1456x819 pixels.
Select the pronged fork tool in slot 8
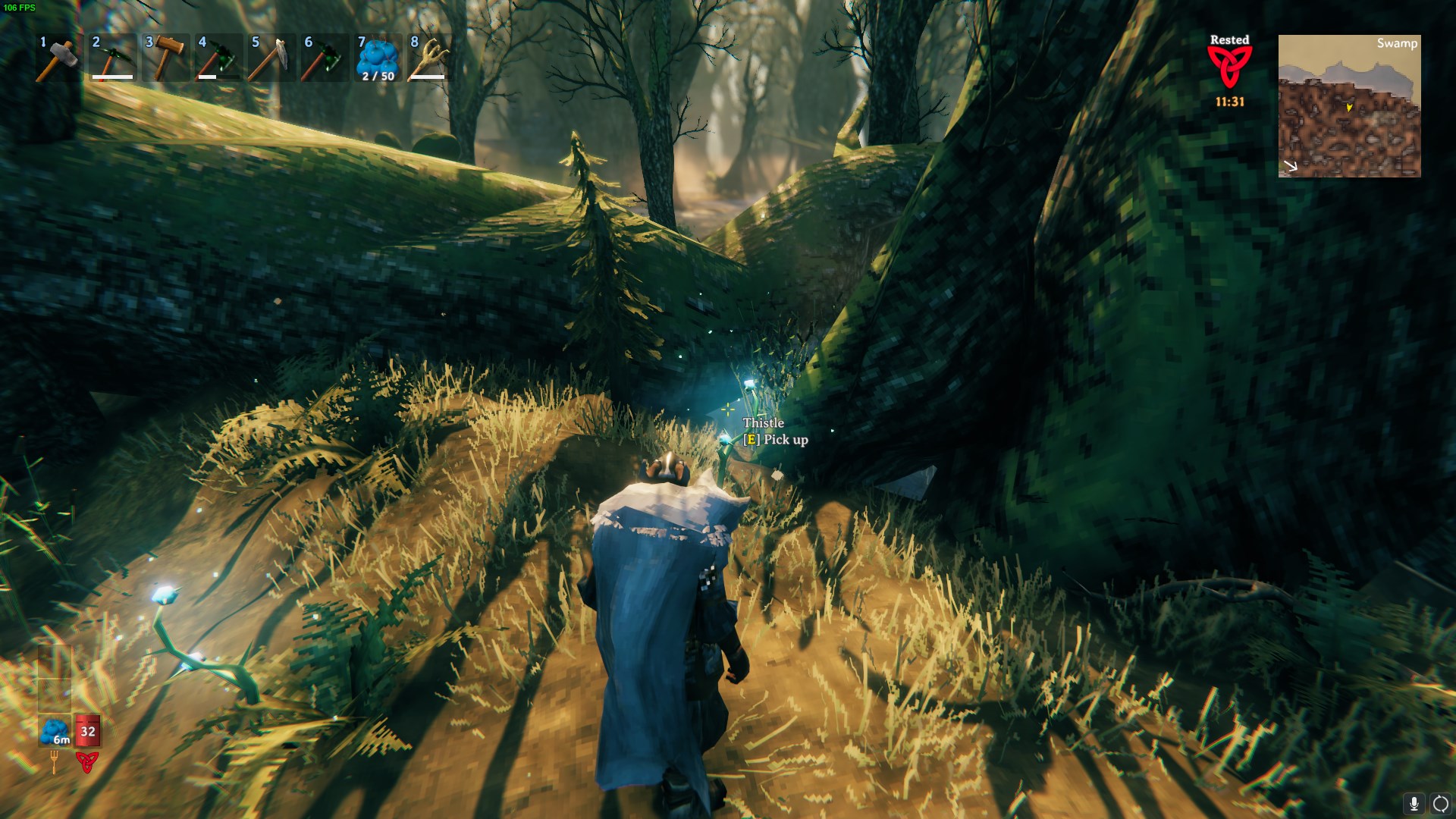pyautogui.click(x=429, y=58)
